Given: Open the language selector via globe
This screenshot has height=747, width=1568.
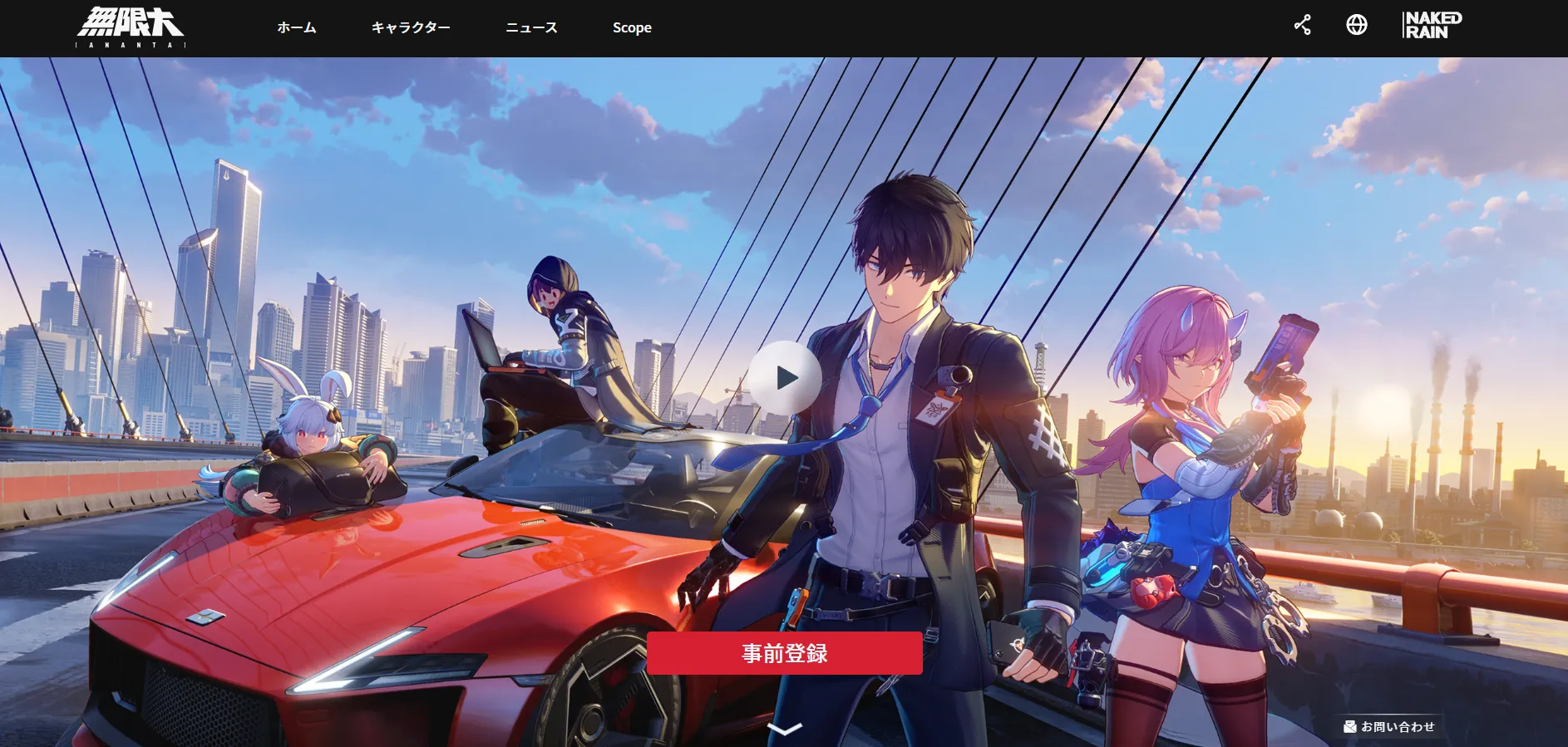Looking at the screenshot, I should pos(1357,25).
